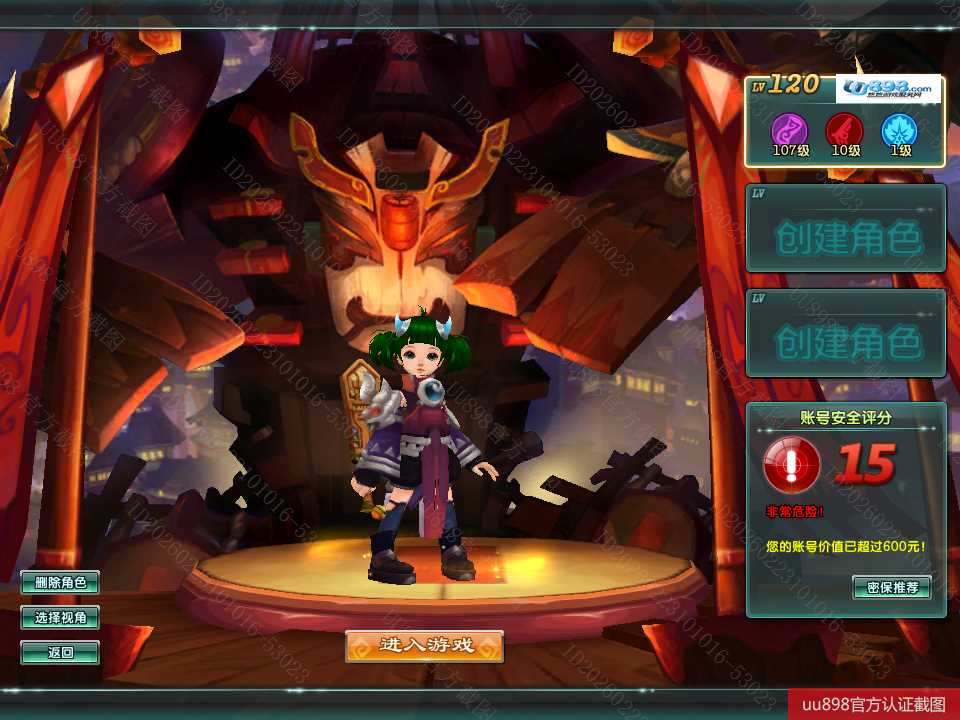Image resolution: width=960 pixels, height=720 pixels.
Task: Click the 删除角色 delete character button
Action: coord(60,582)
